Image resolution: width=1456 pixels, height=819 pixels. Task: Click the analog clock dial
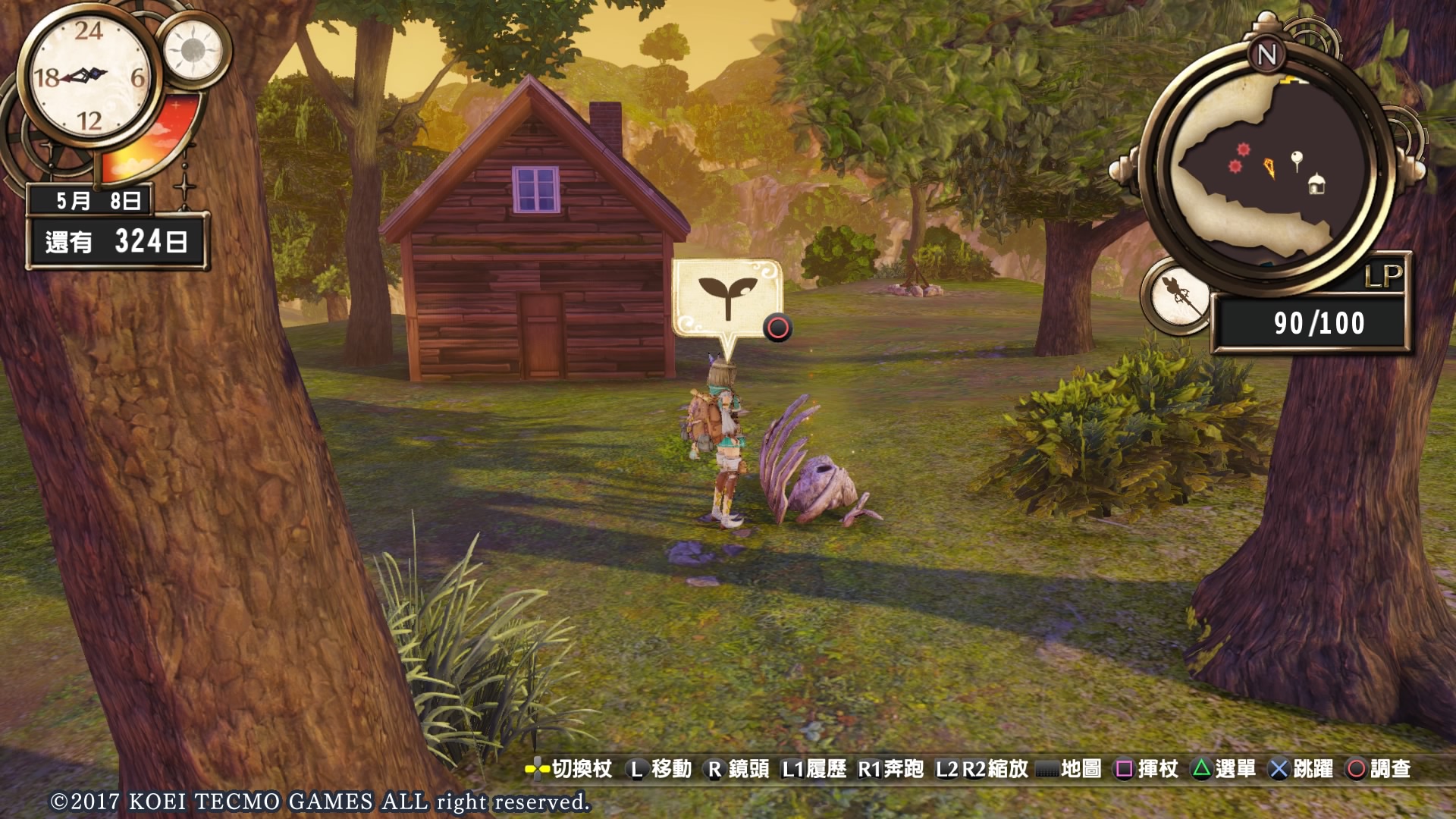(89, 76)
